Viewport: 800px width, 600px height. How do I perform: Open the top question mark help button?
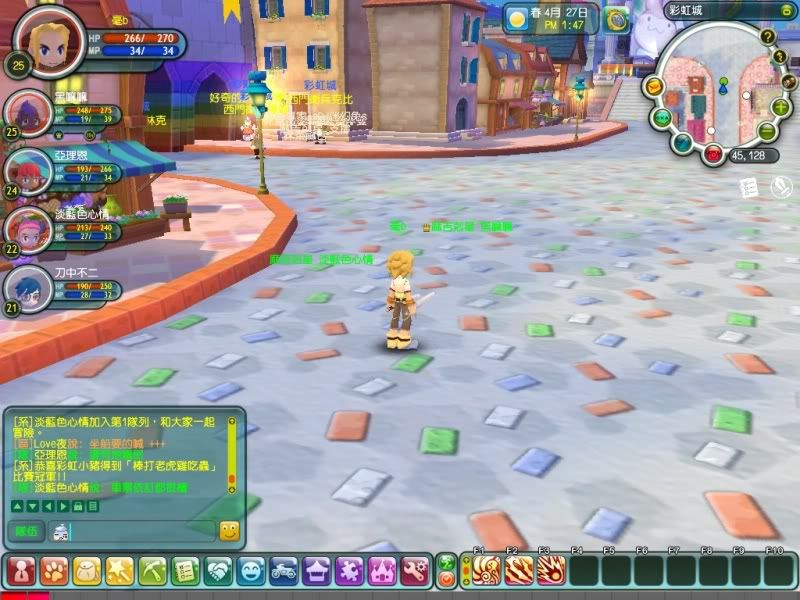(768, 37)
